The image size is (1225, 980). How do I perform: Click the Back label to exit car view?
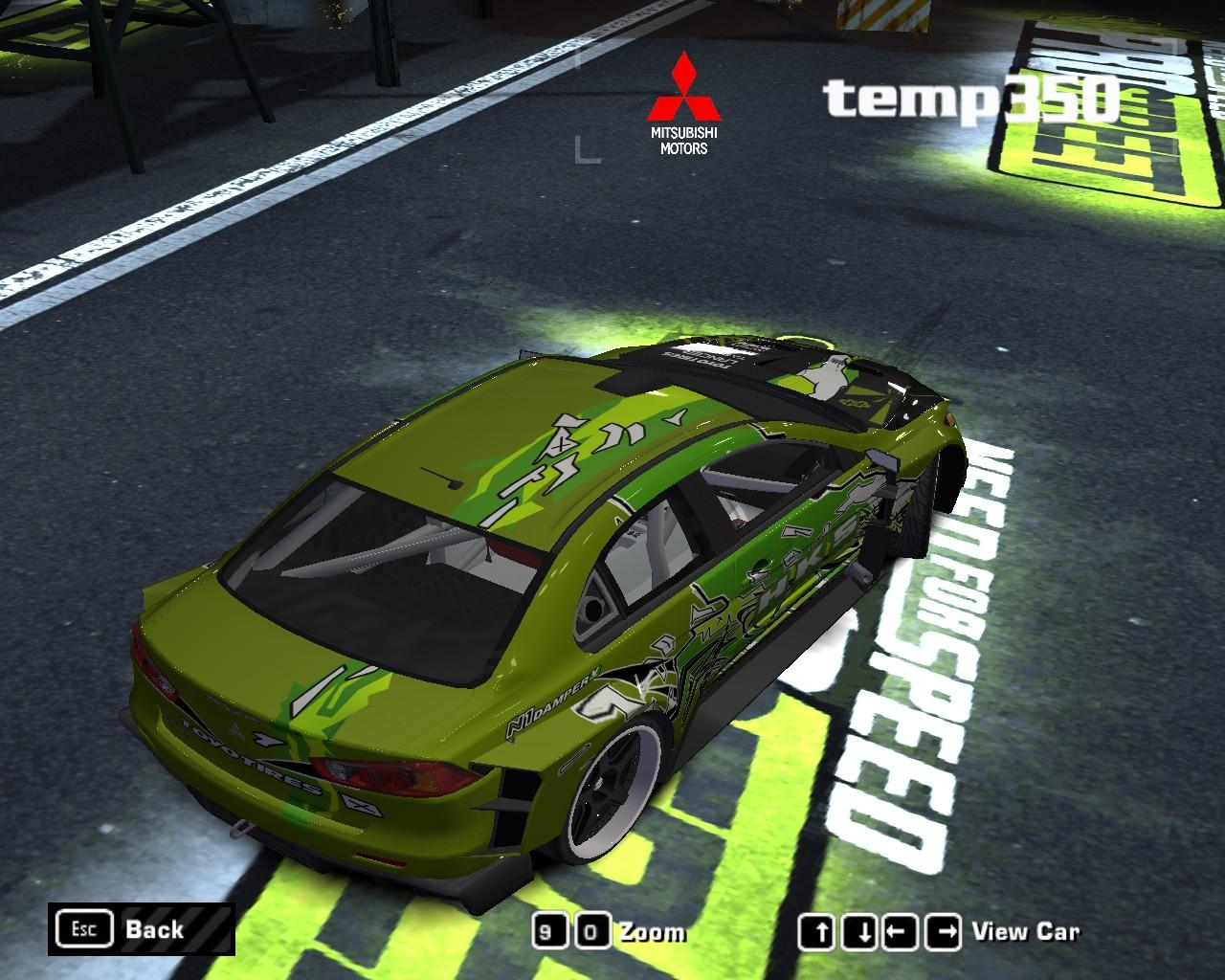[153, 929]
